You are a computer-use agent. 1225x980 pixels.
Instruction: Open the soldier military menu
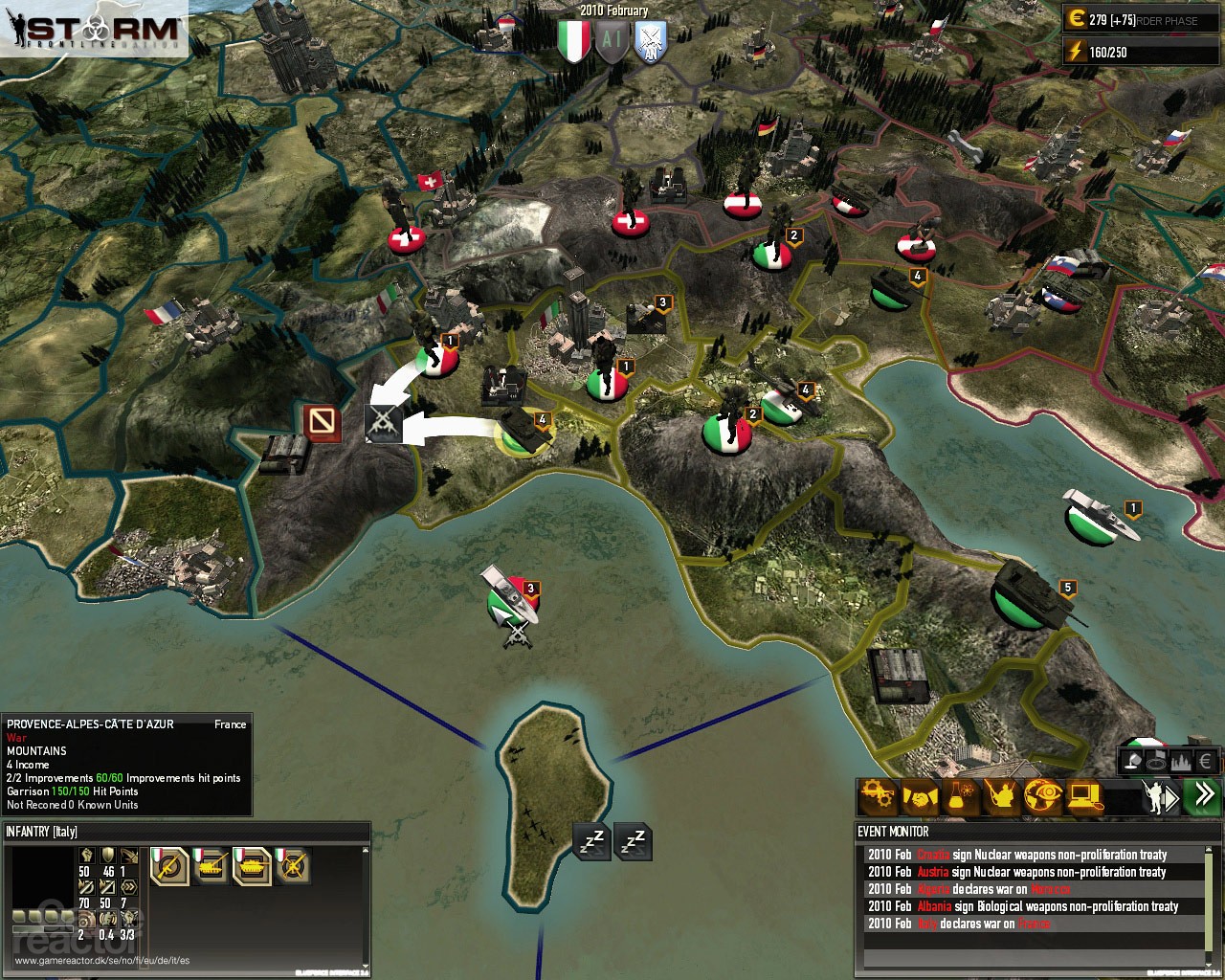1002,796
